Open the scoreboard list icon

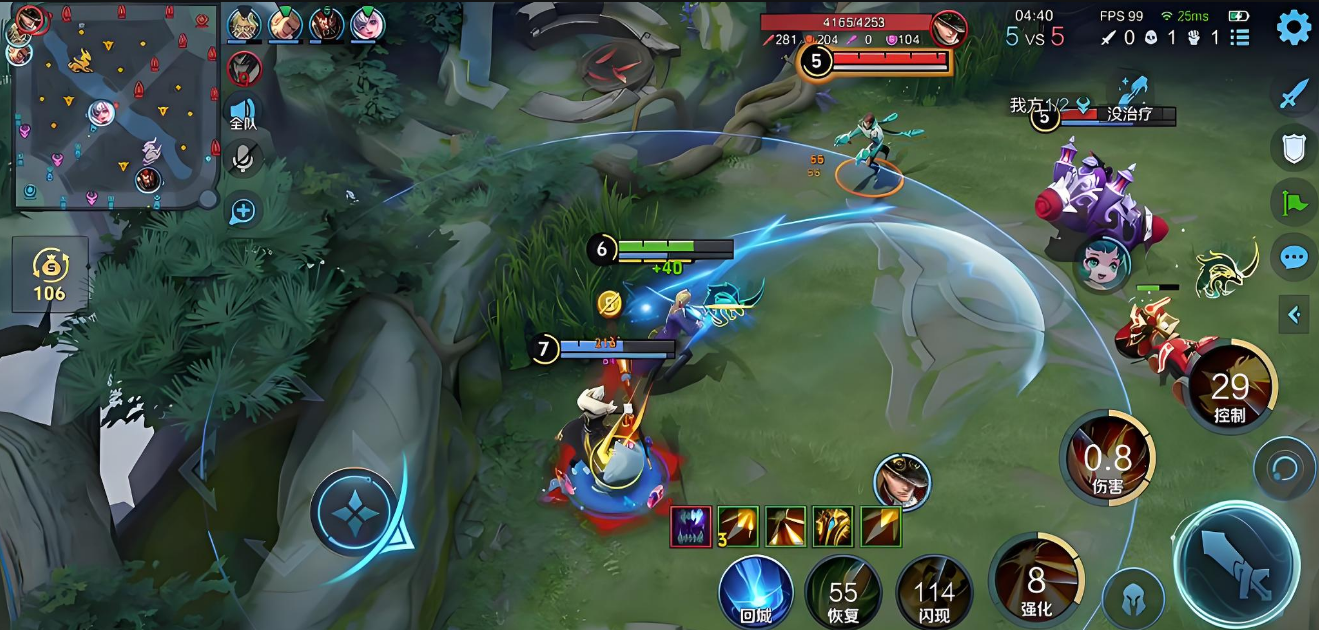(x=1240, y=38)
